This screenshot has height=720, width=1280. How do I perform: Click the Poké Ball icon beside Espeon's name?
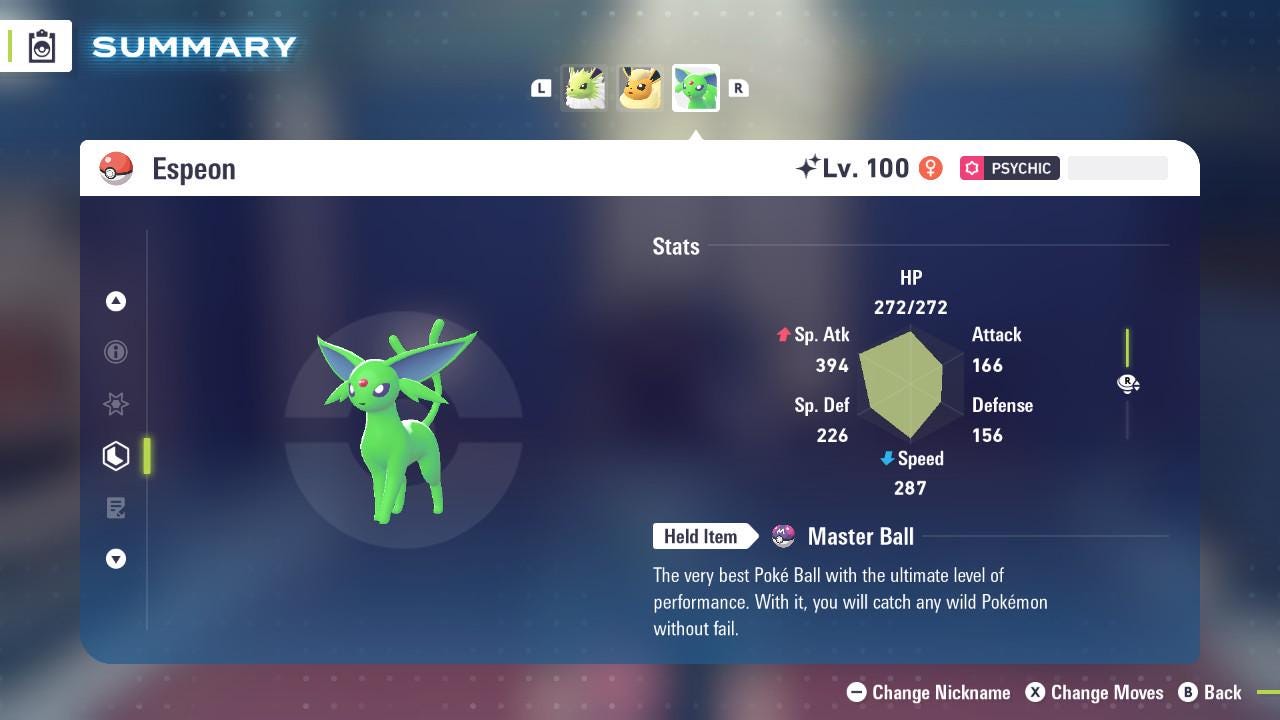pyautogui.click(x=117, y=168)
